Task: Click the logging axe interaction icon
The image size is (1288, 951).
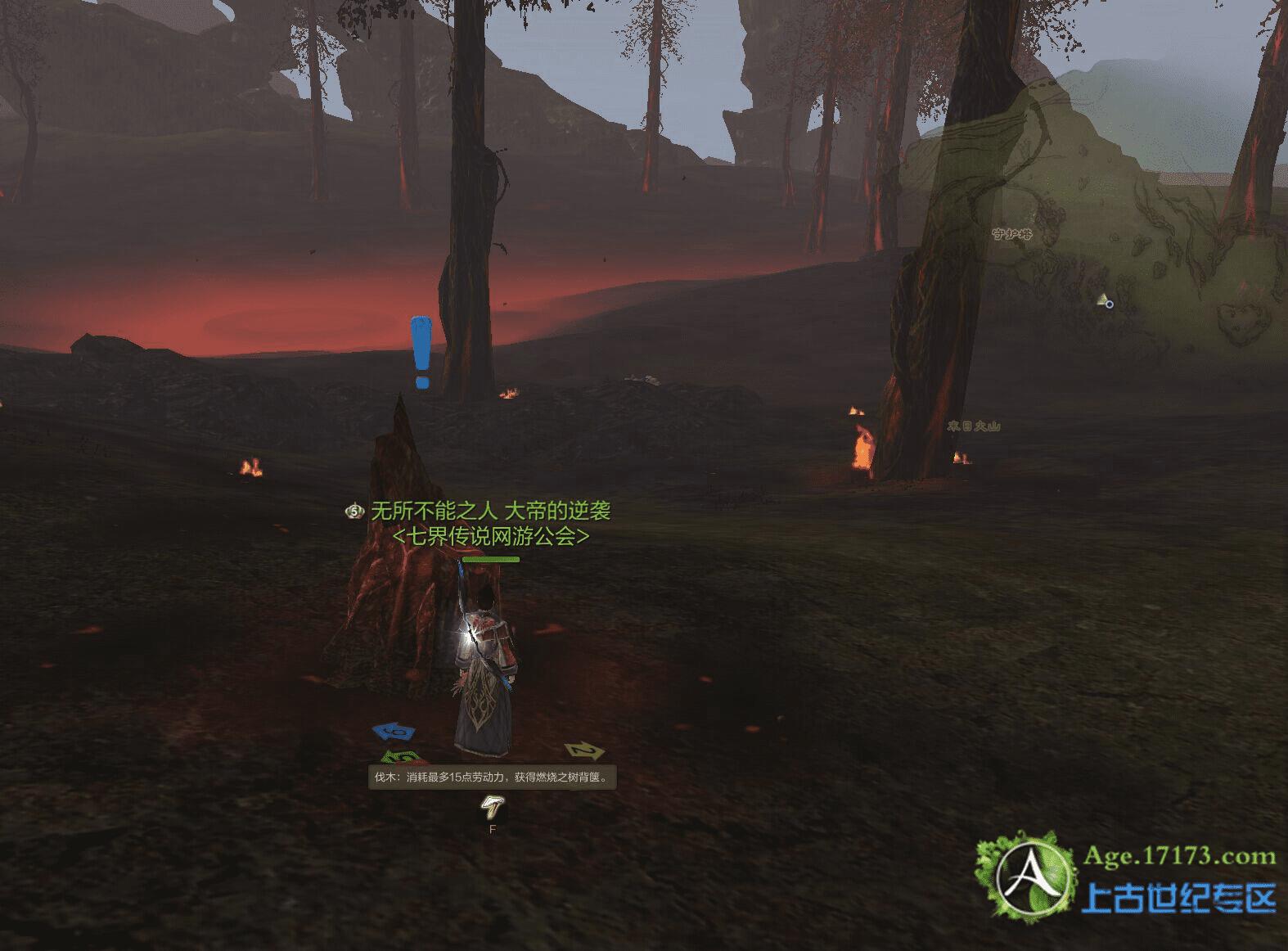Action: click(x=493, y=807)
